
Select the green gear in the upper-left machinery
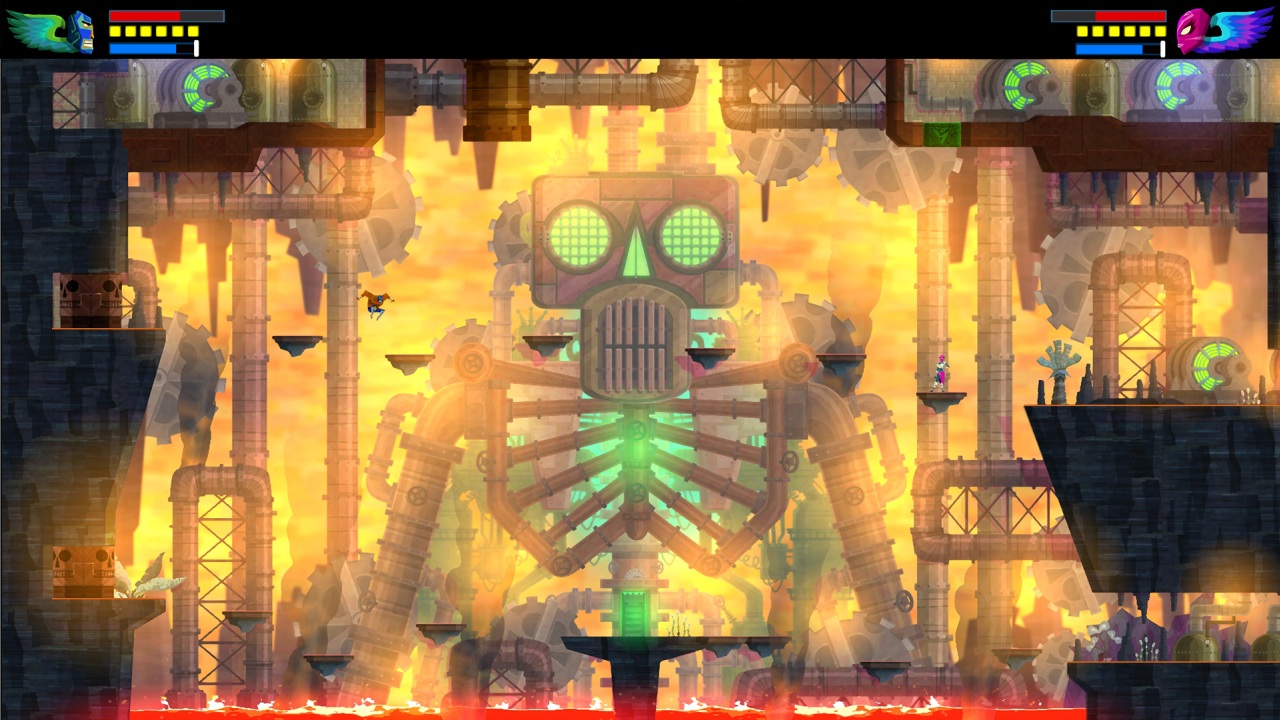[205, 88]
